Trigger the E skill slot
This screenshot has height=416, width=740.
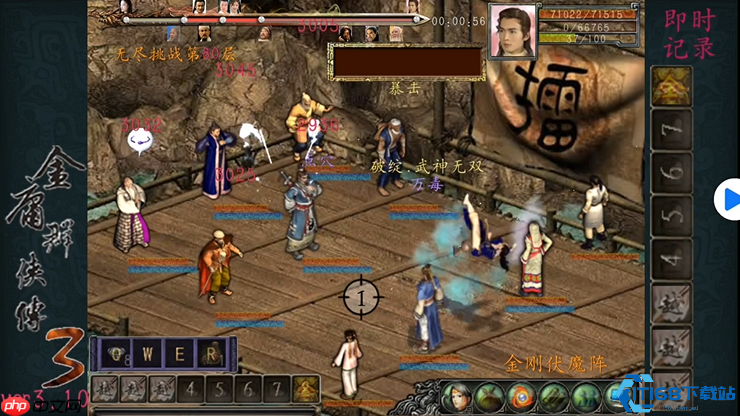[180, 353]
